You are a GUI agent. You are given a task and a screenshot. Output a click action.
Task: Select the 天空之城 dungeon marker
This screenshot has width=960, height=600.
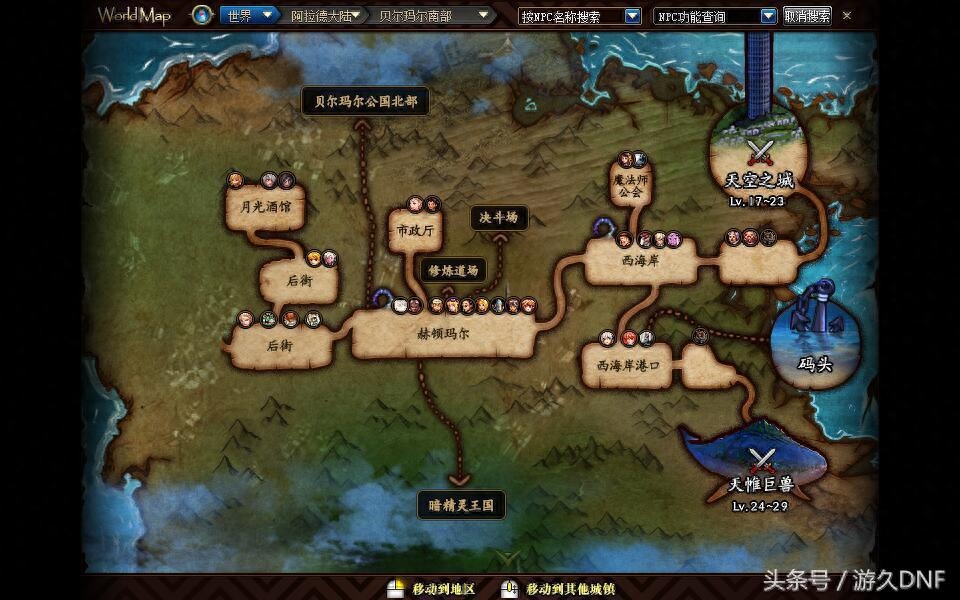[760, 160]
